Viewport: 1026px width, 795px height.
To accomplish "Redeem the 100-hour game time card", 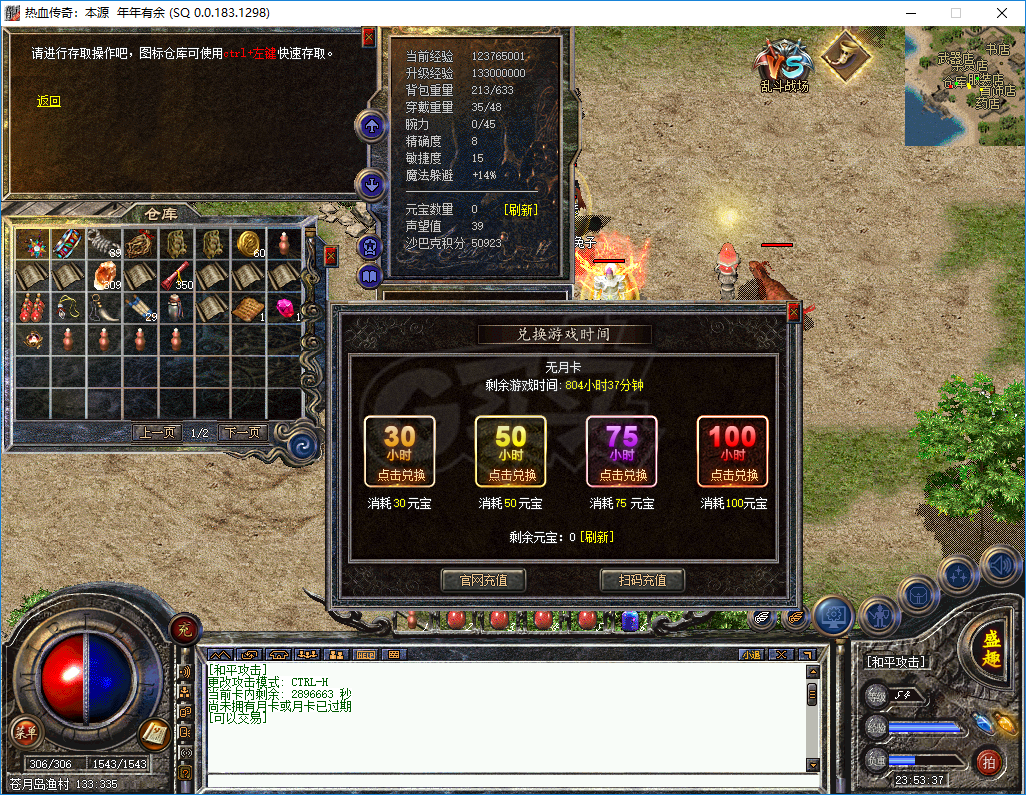I will [732, 451].
